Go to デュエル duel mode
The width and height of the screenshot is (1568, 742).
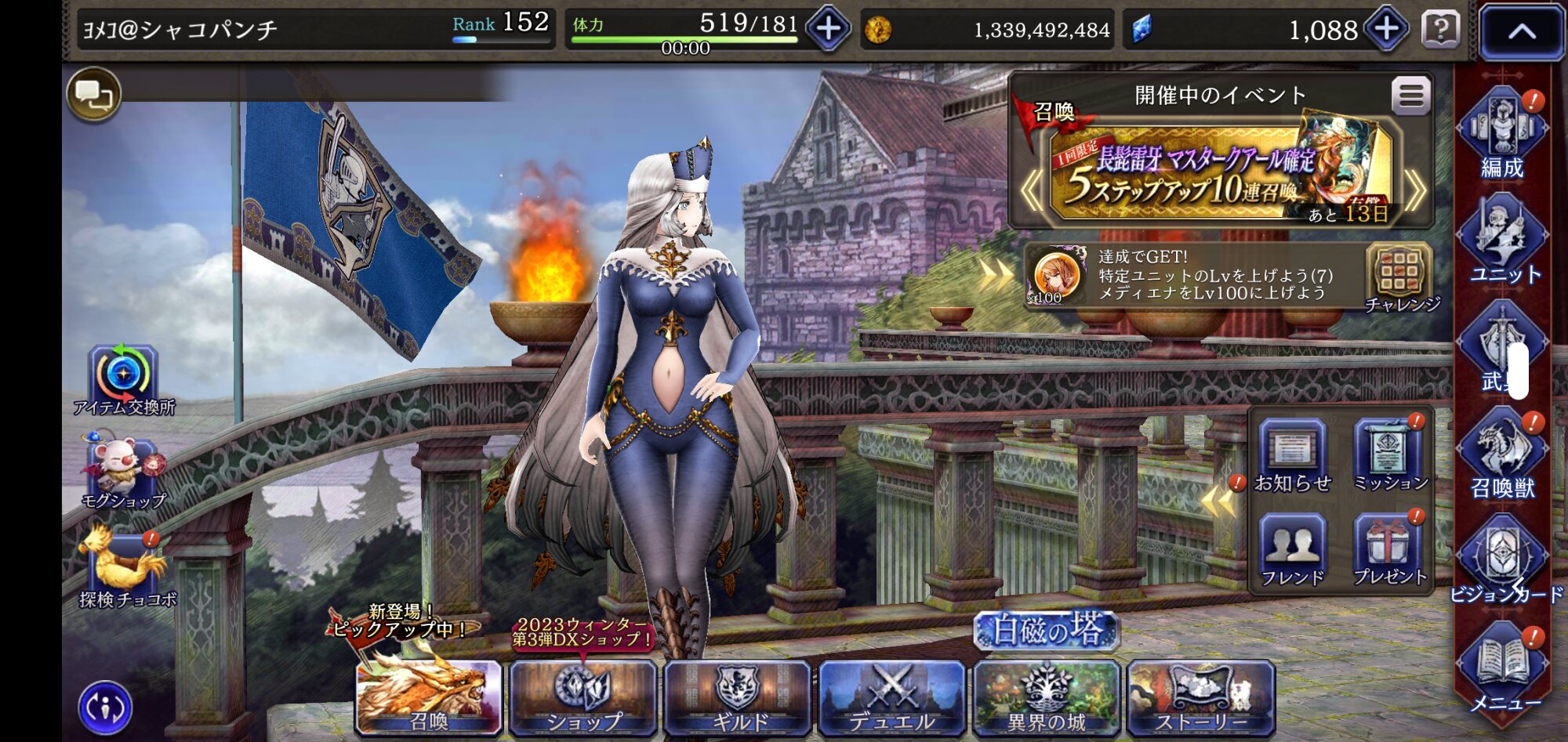pos(891,697)
